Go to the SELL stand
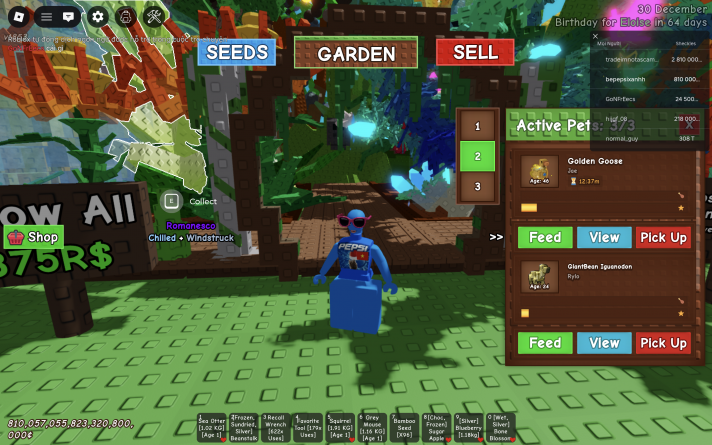The width and height of the screenshot is (712, 445). (x=475, y=53)
